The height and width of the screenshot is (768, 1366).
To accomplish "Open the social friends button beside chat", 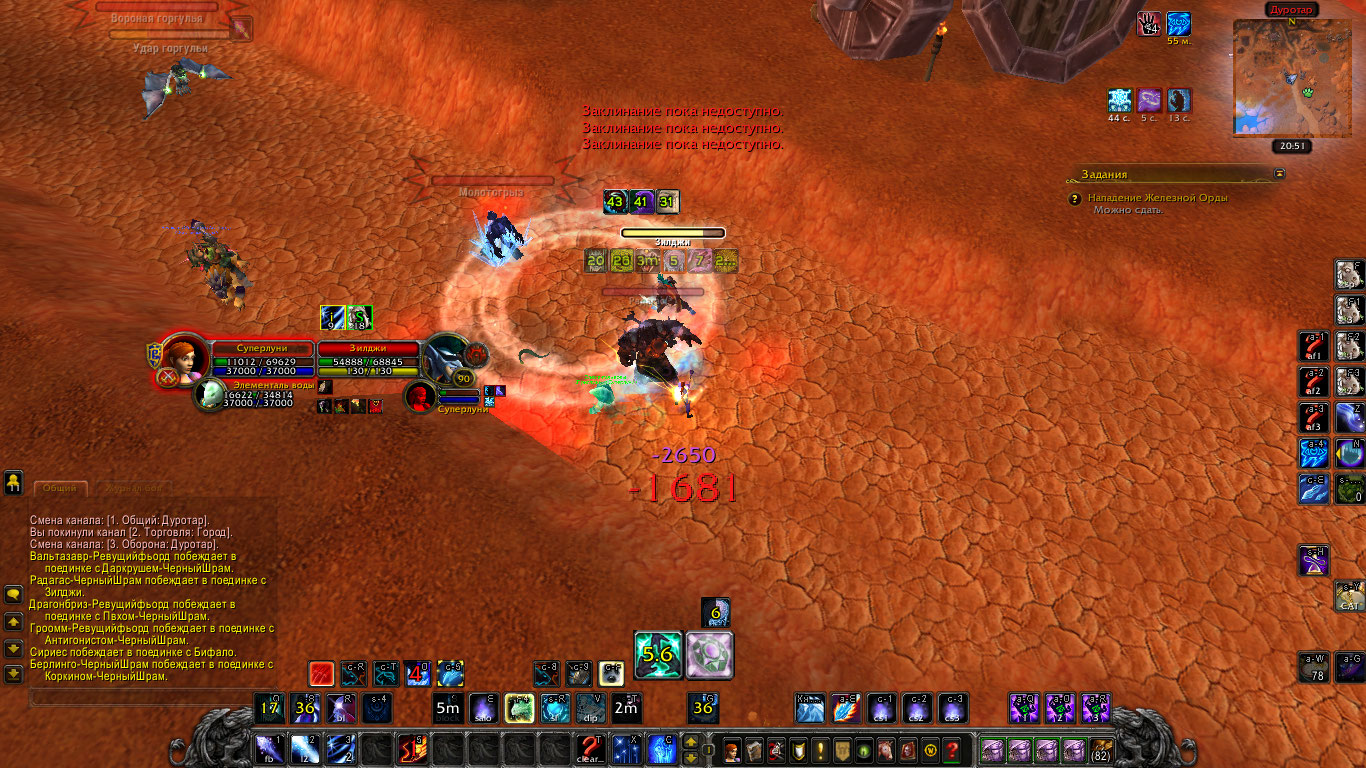I will point(13,483).
